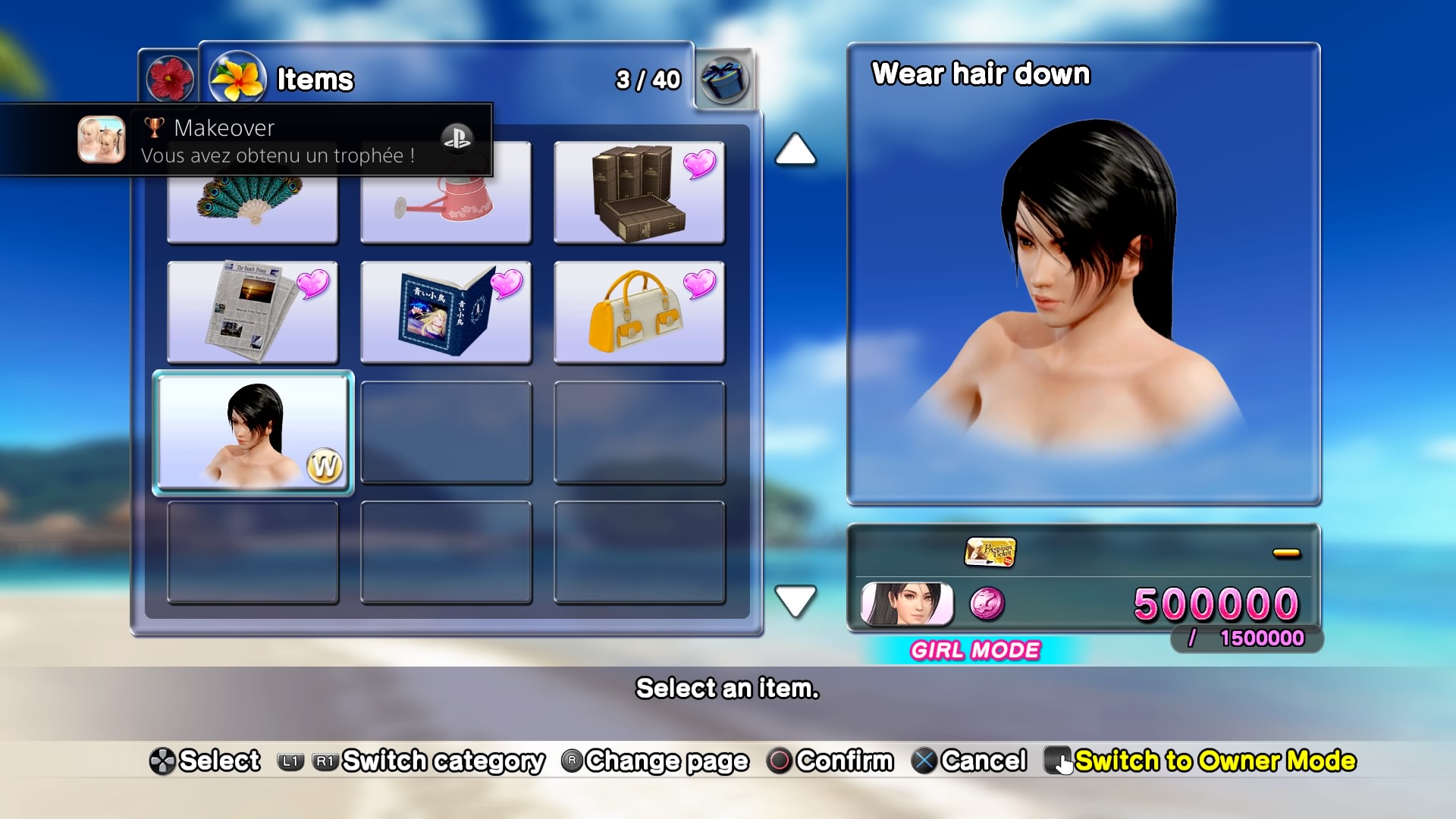Select the pink watering can item

tap(446, 209)
